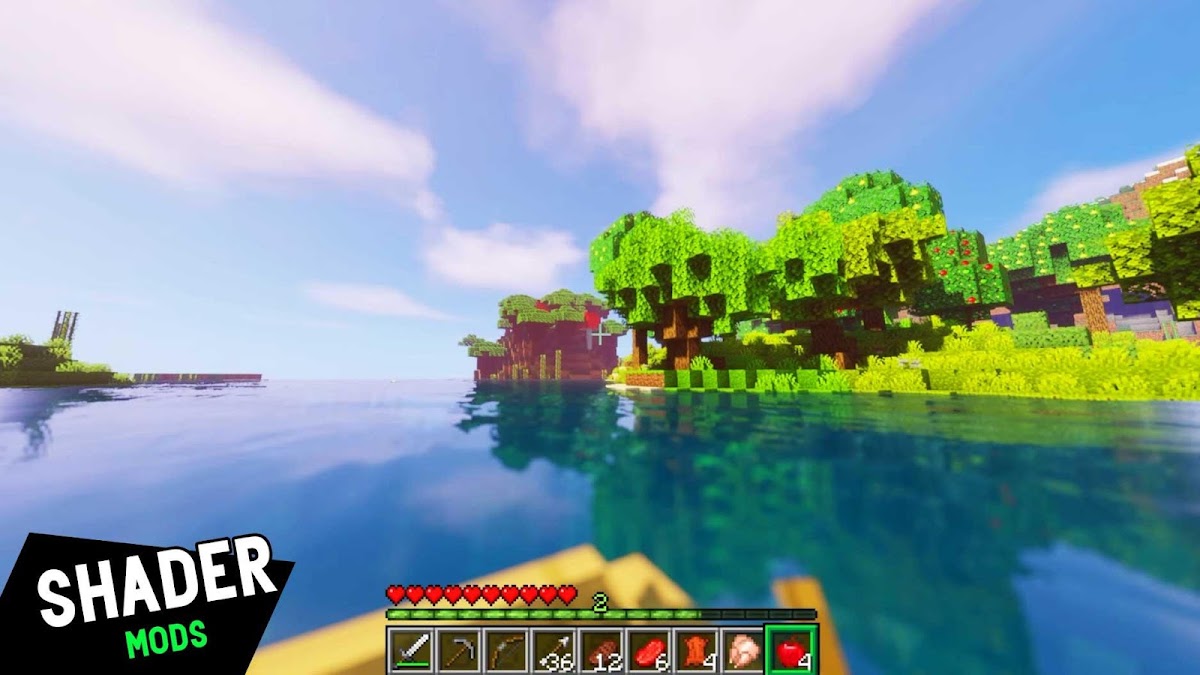Screen dimensions: 1200x675
Task: Select the stack of 36 arrows
Action: tap(553, 651)
